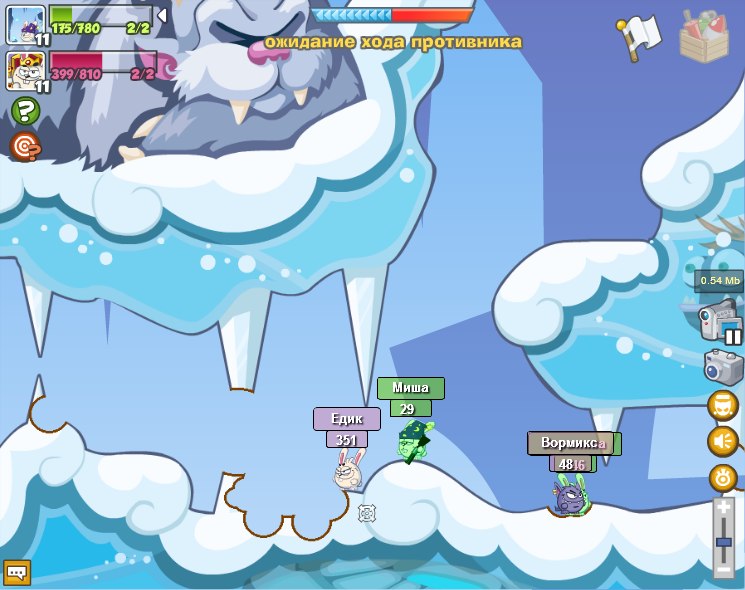
Task: Toggle the sound speaker button
Action: [722, 441]
